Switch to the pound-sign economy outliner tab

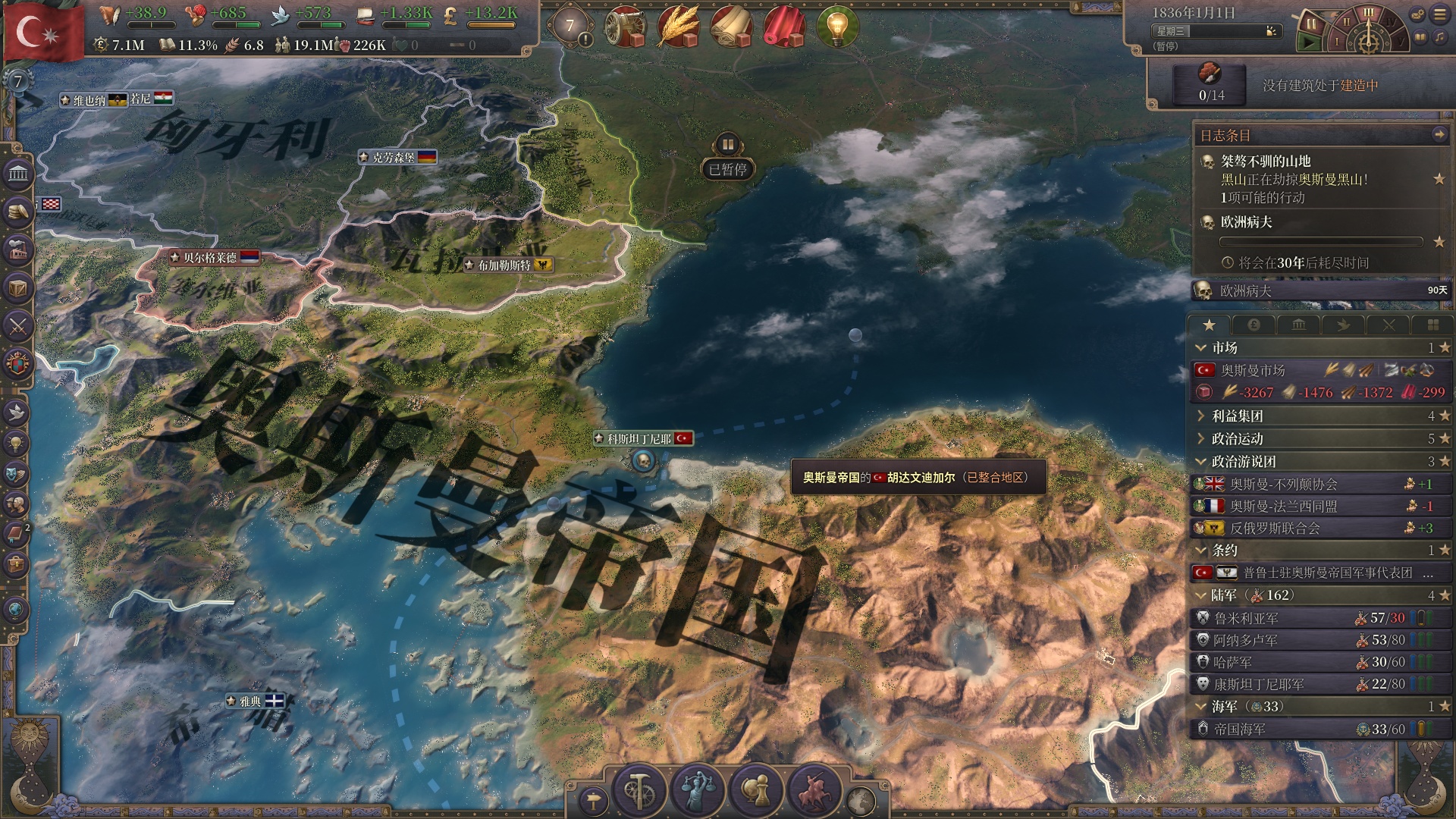tap(1254, 325)
